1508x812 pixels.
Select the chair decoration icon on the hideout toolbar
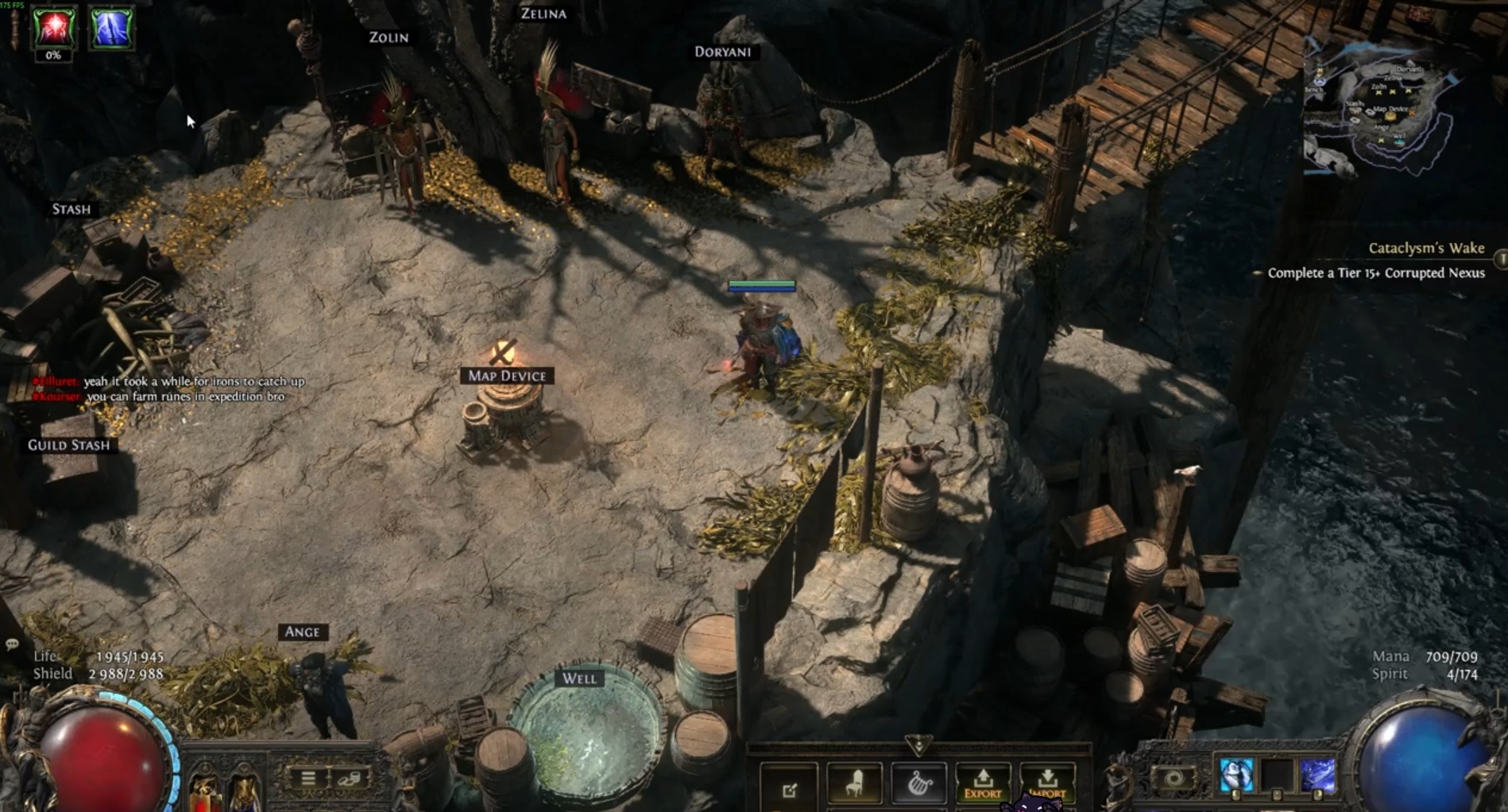coord(854,784)
